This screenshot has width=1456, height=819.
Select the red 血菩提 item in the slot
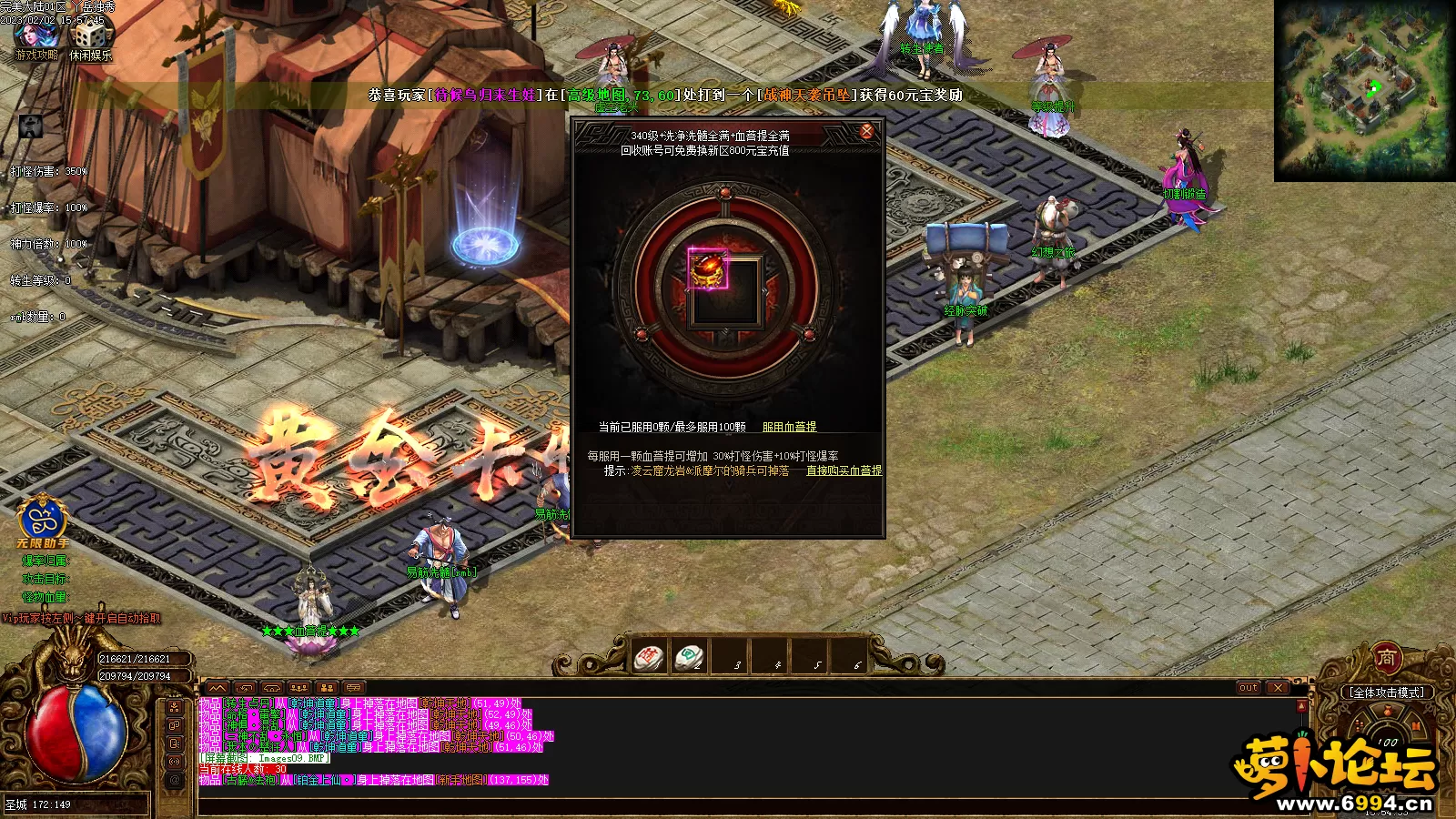(x=708, y=269)
